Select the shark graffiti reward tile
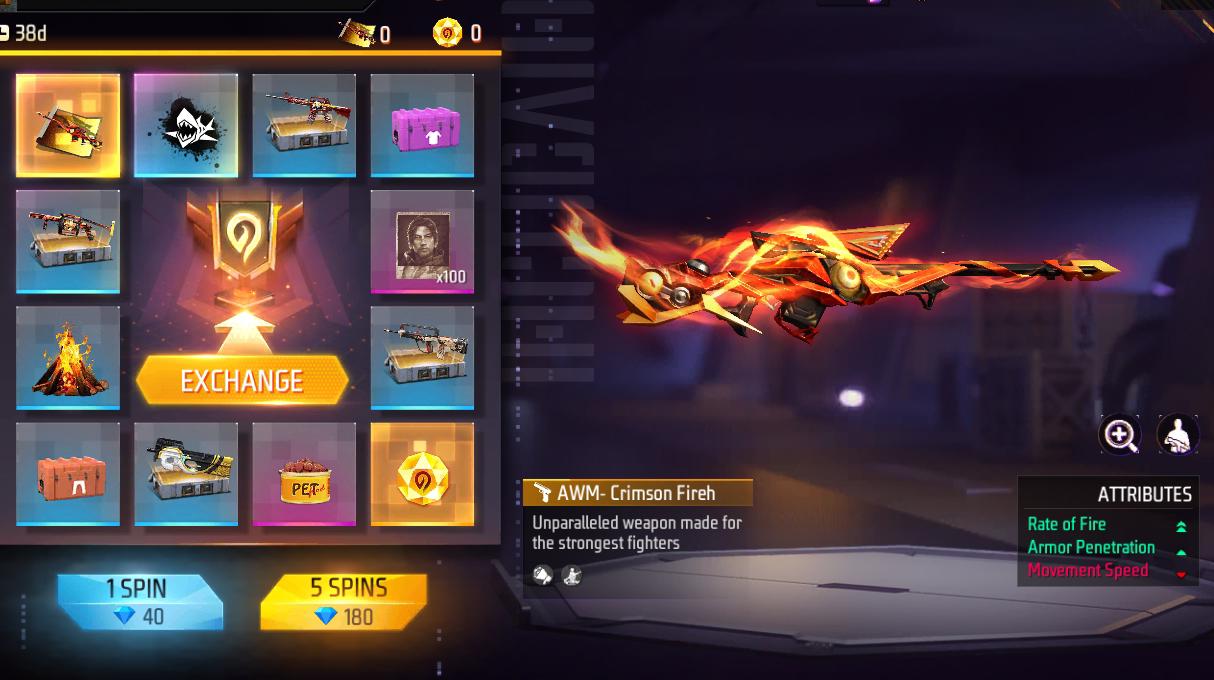The width and height of the screenshot is (1214, 680). pos(186,125)
